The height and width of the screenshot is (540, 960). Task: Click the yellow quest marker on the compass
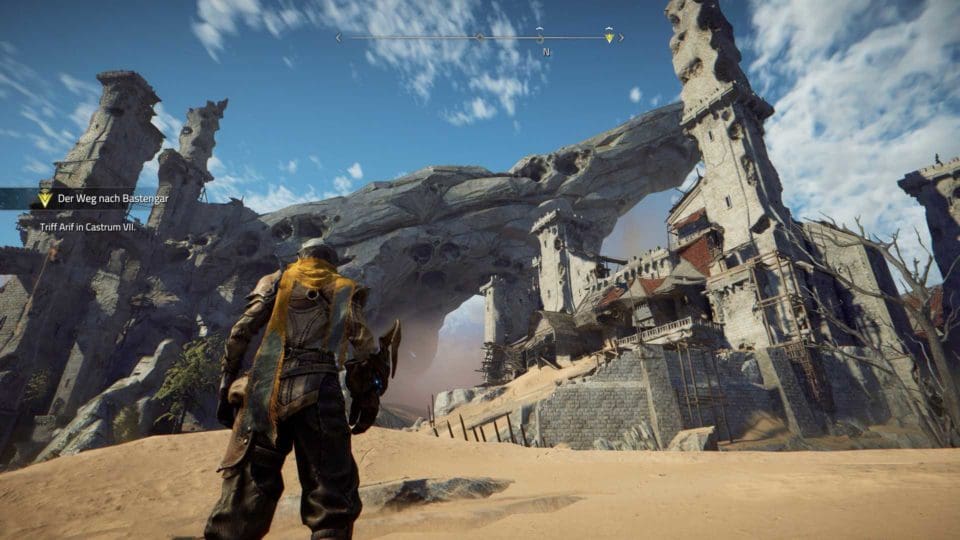pos(609,37)
